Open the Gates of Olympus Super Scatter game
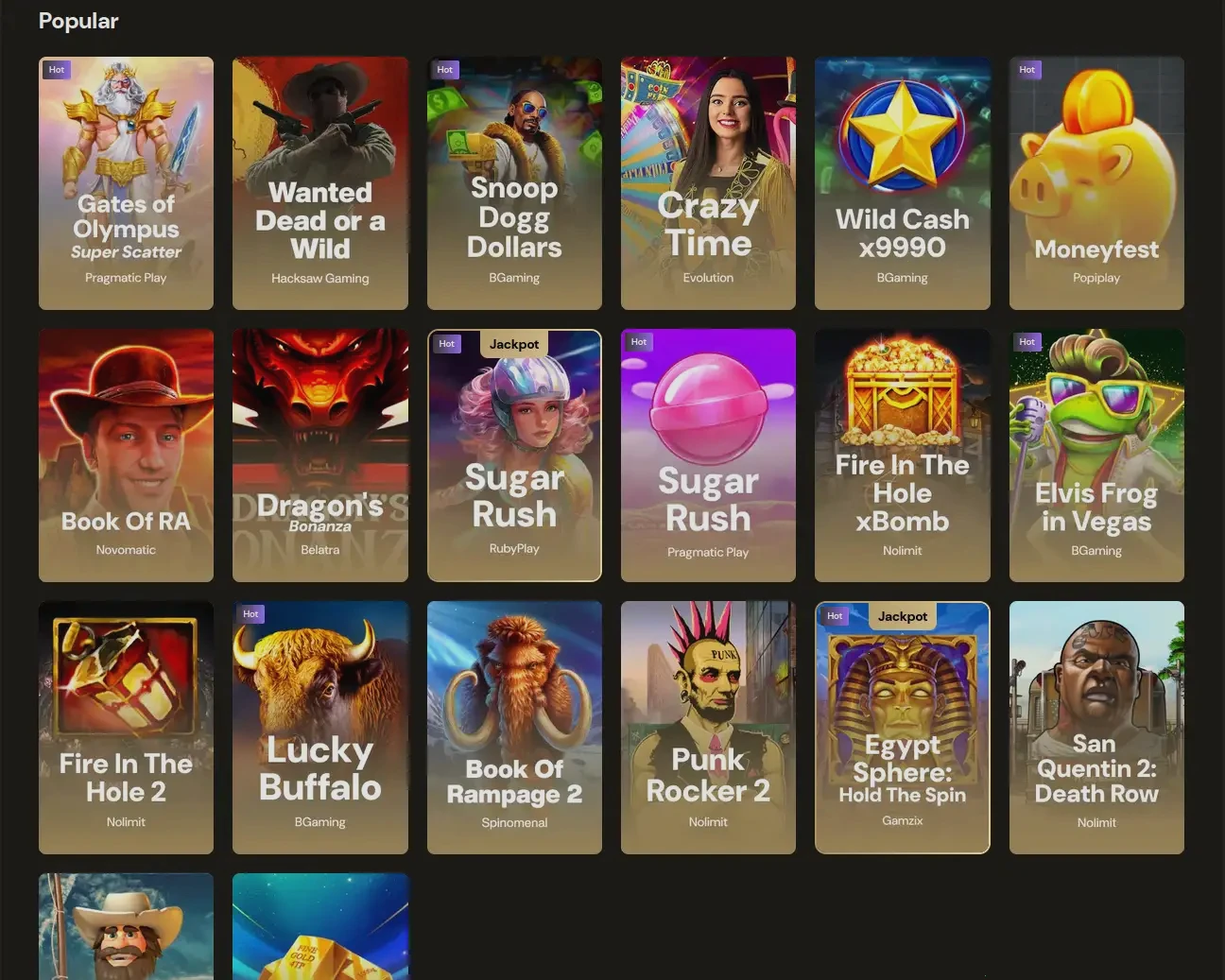This screenshot has height=980, width=1225. pyautogui.click(x=126, y=182)
